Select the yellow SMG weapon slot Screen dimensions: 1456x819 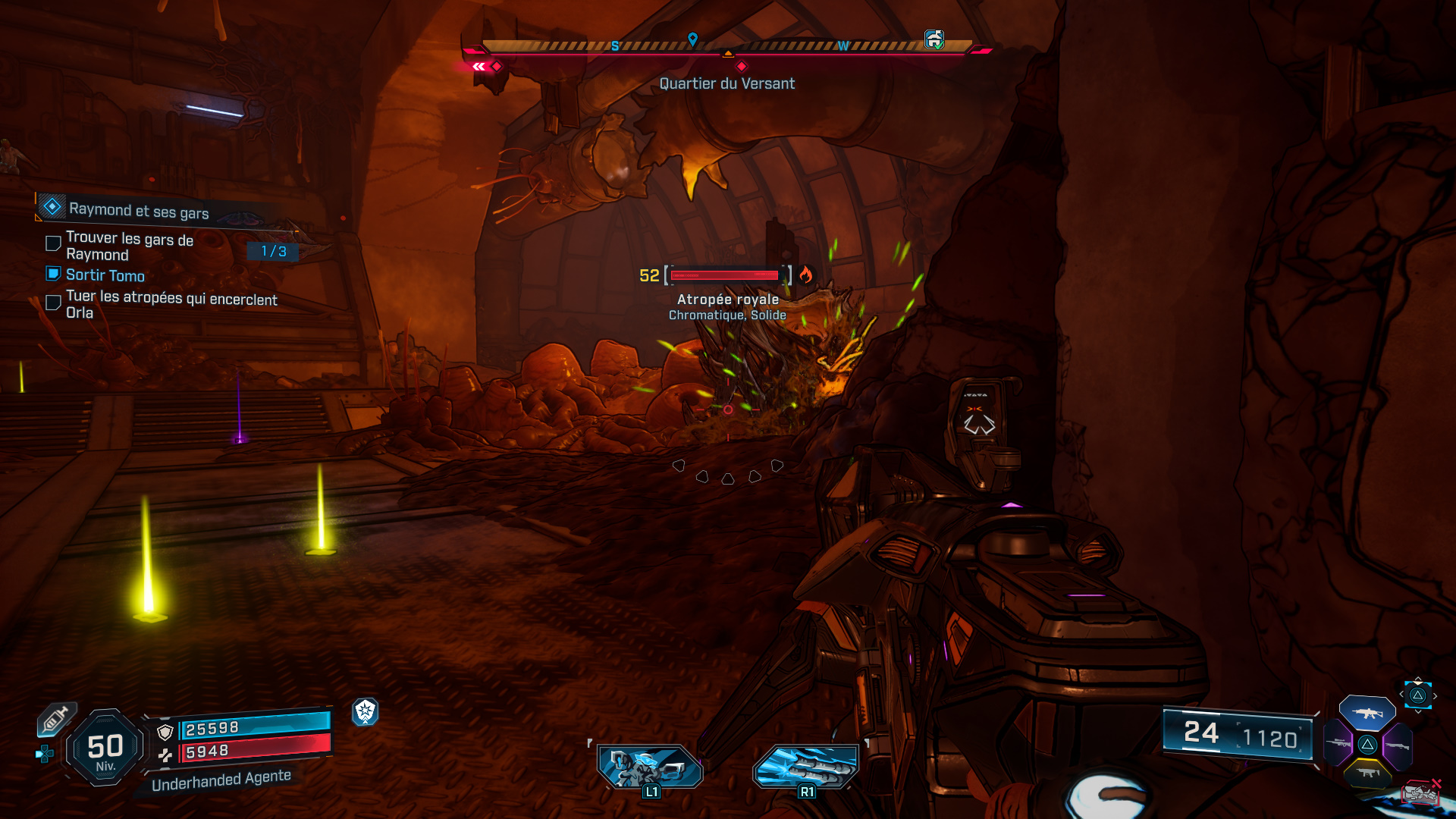pos(1368,773)
